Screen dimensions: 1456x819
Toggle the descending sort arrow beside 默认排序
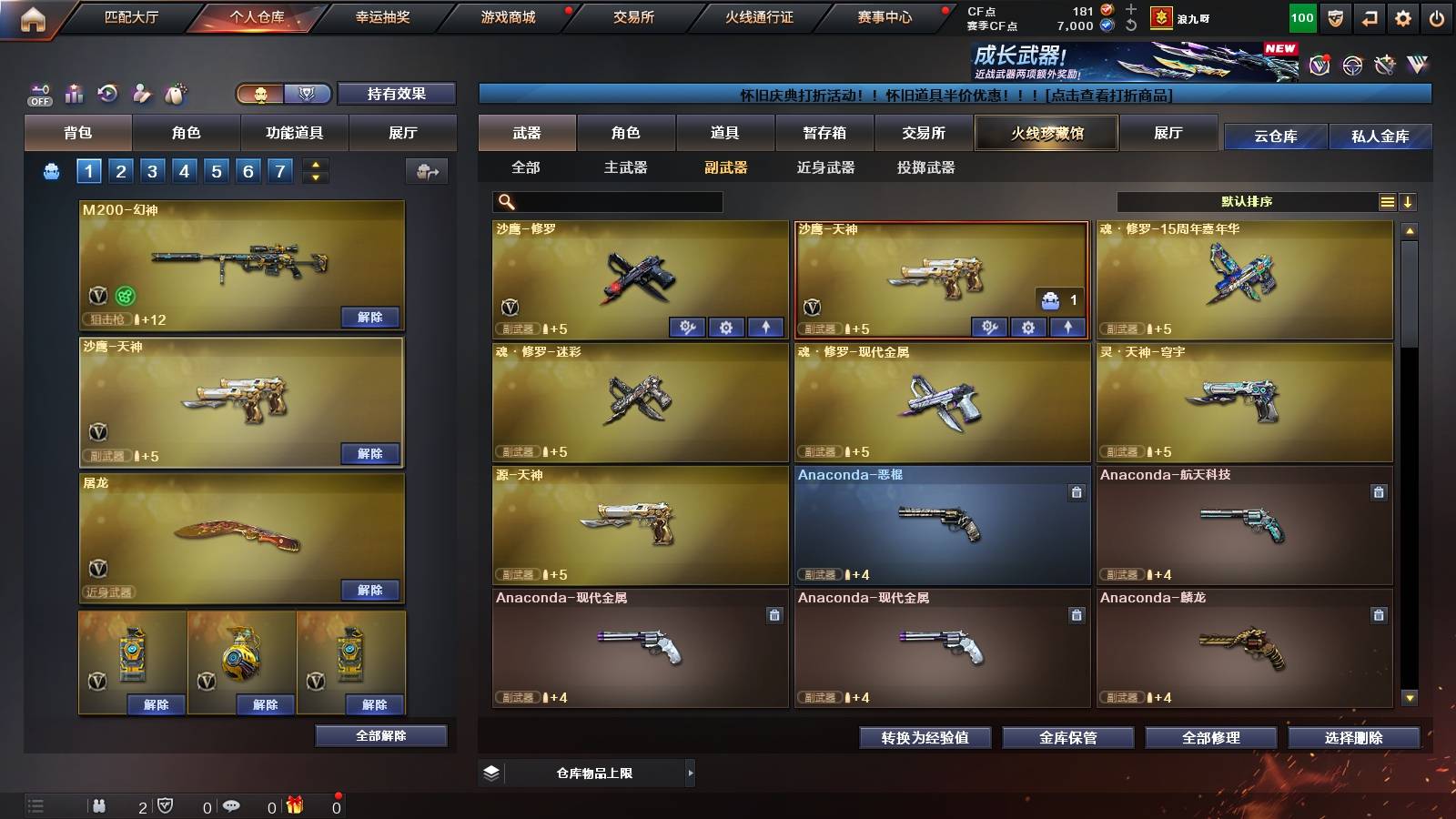click(x=1409, y=202)
